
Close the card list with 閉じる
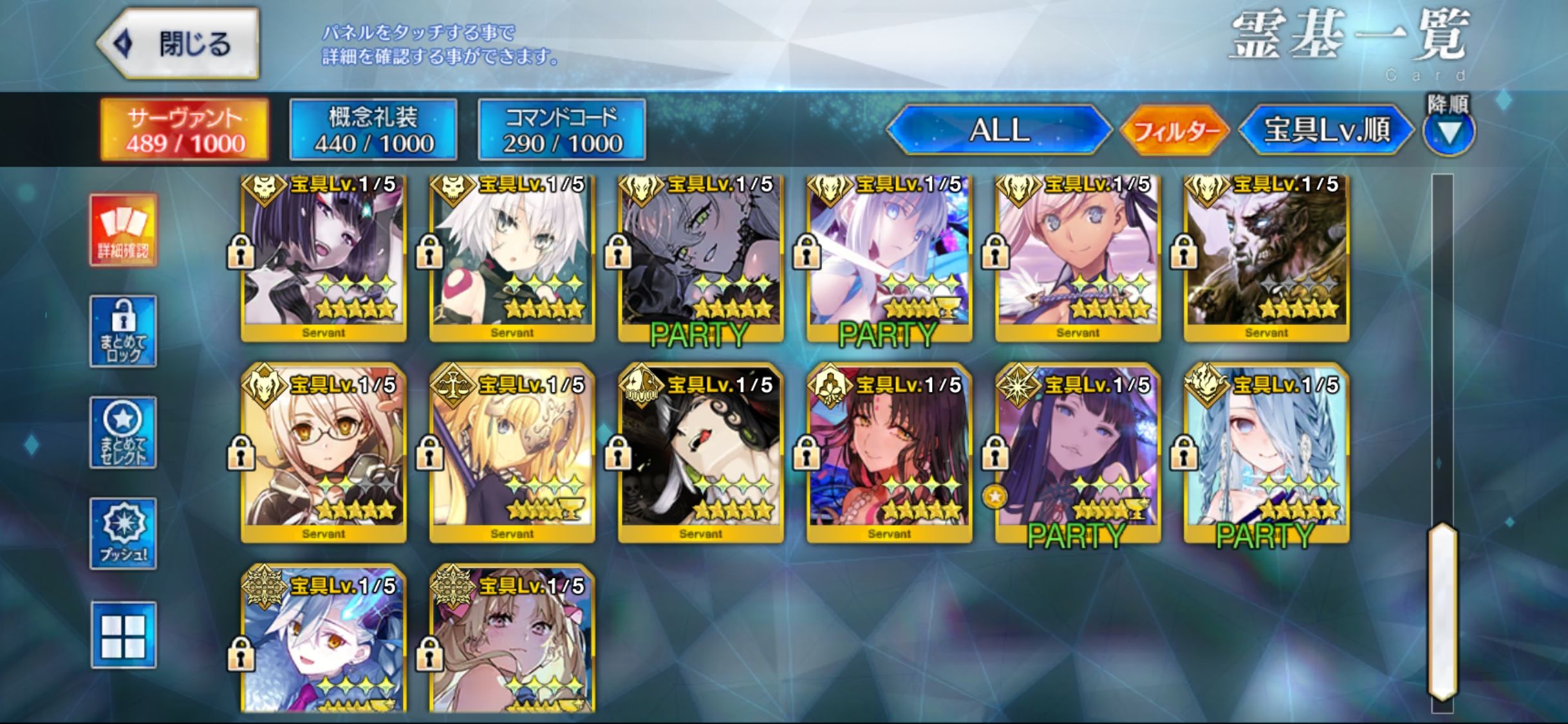point(178,44)
